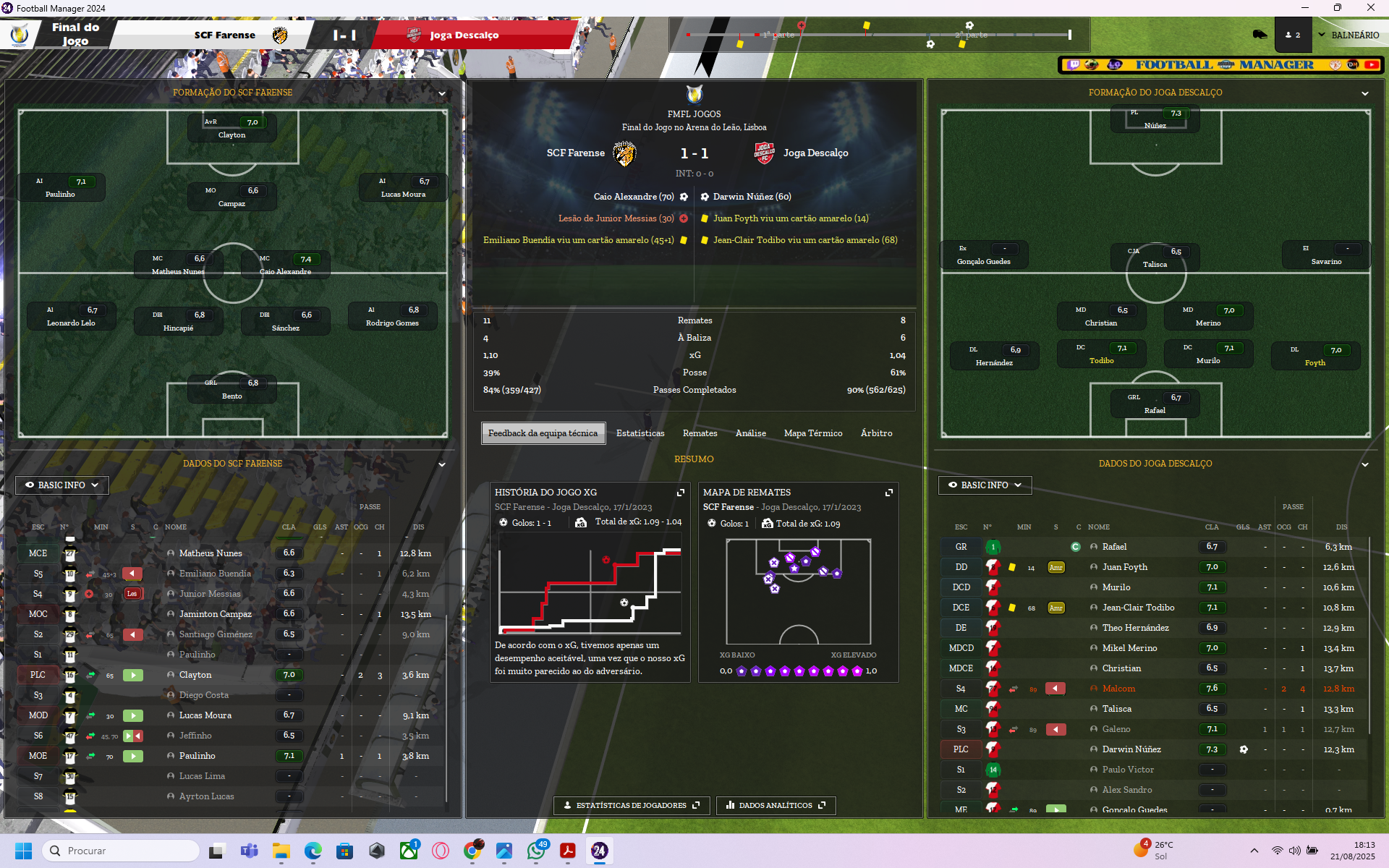Image resolution: width=1389 pixels, height=868 pixels.
Task: Select Matheus Nunes in Farense player list
Action: (211, 553)
